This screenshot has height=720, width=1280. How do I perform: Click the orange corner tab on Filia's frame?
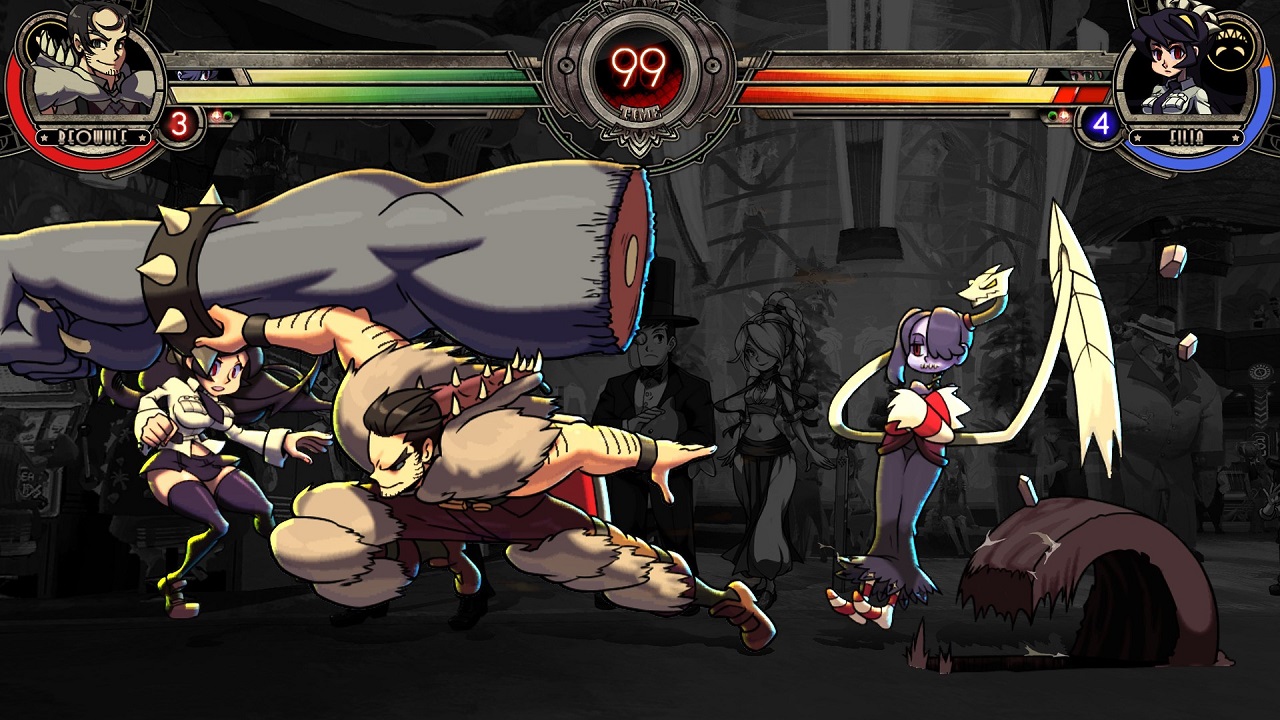click(x=1266, y=60)
